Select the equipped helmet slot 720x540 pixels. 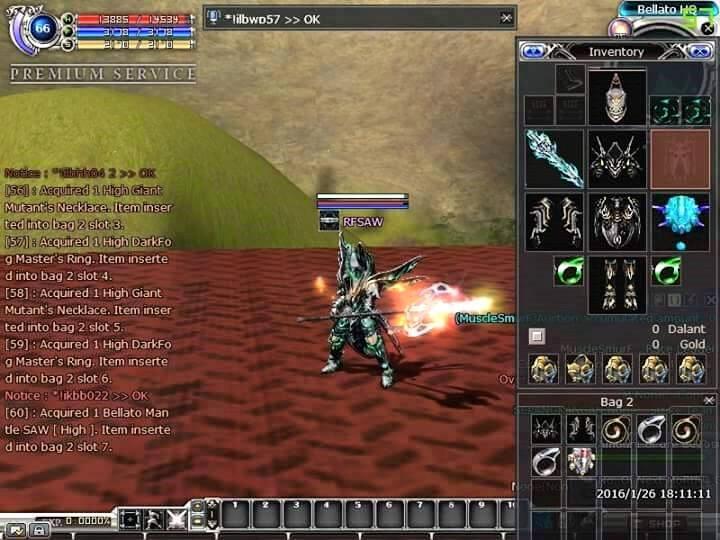coord(617,96)
